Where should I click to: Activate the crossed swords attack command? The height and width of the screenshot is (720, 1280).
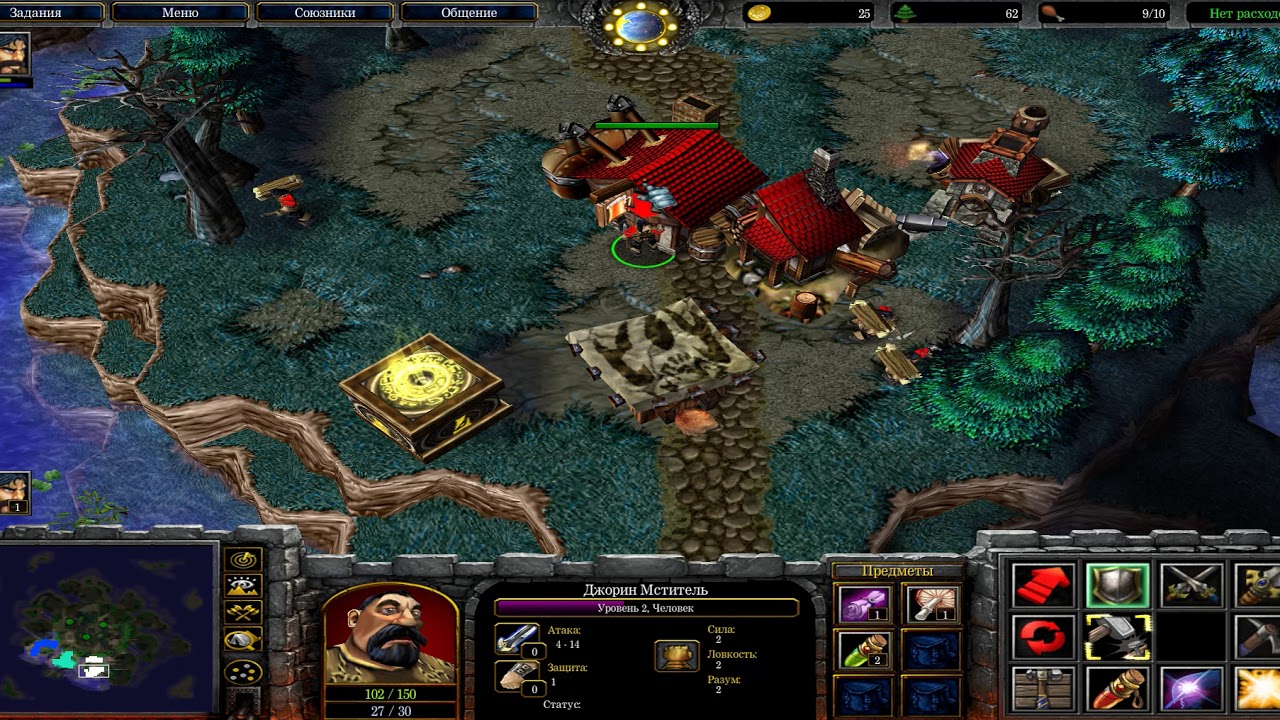(x=1191, y=586)
